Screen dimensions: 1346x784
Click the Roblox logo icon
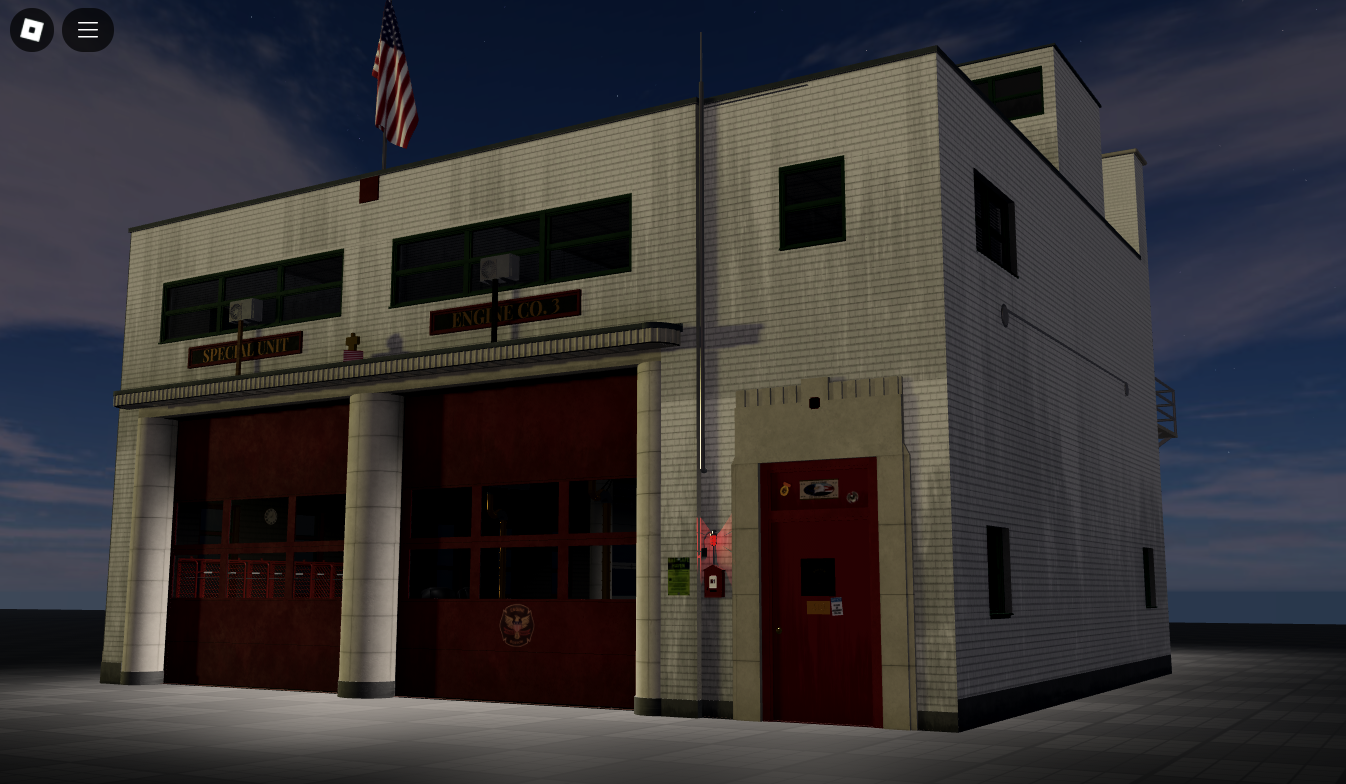click(31, 30)
